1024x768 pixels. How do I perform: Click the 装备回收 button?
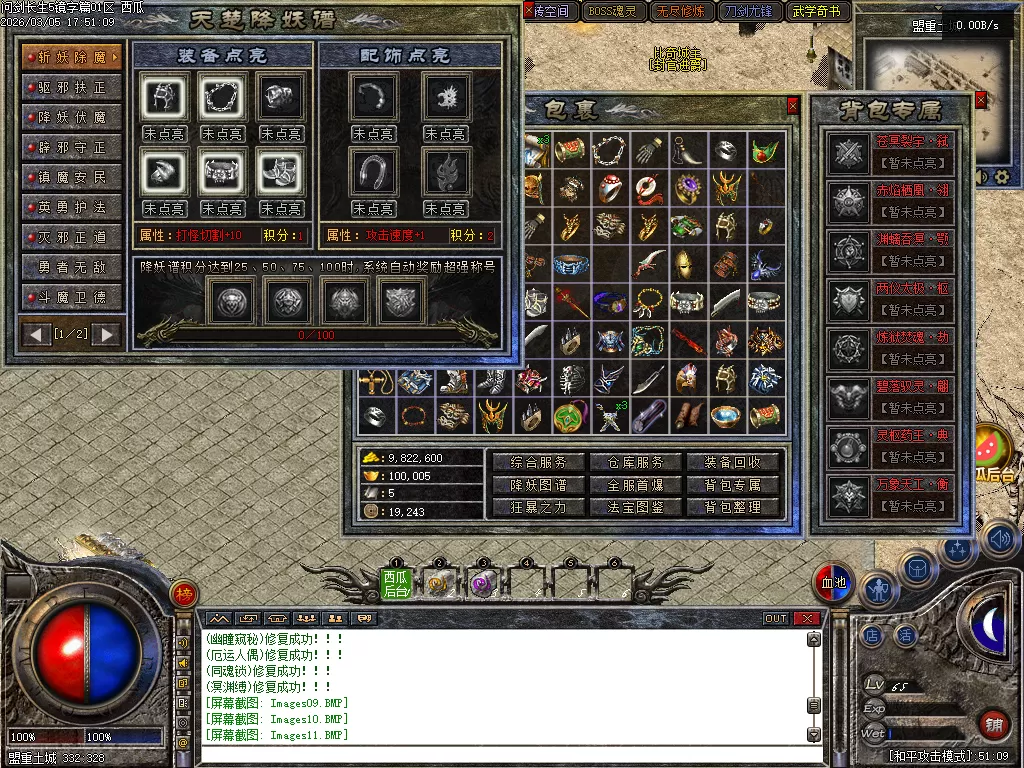[733, 463]
